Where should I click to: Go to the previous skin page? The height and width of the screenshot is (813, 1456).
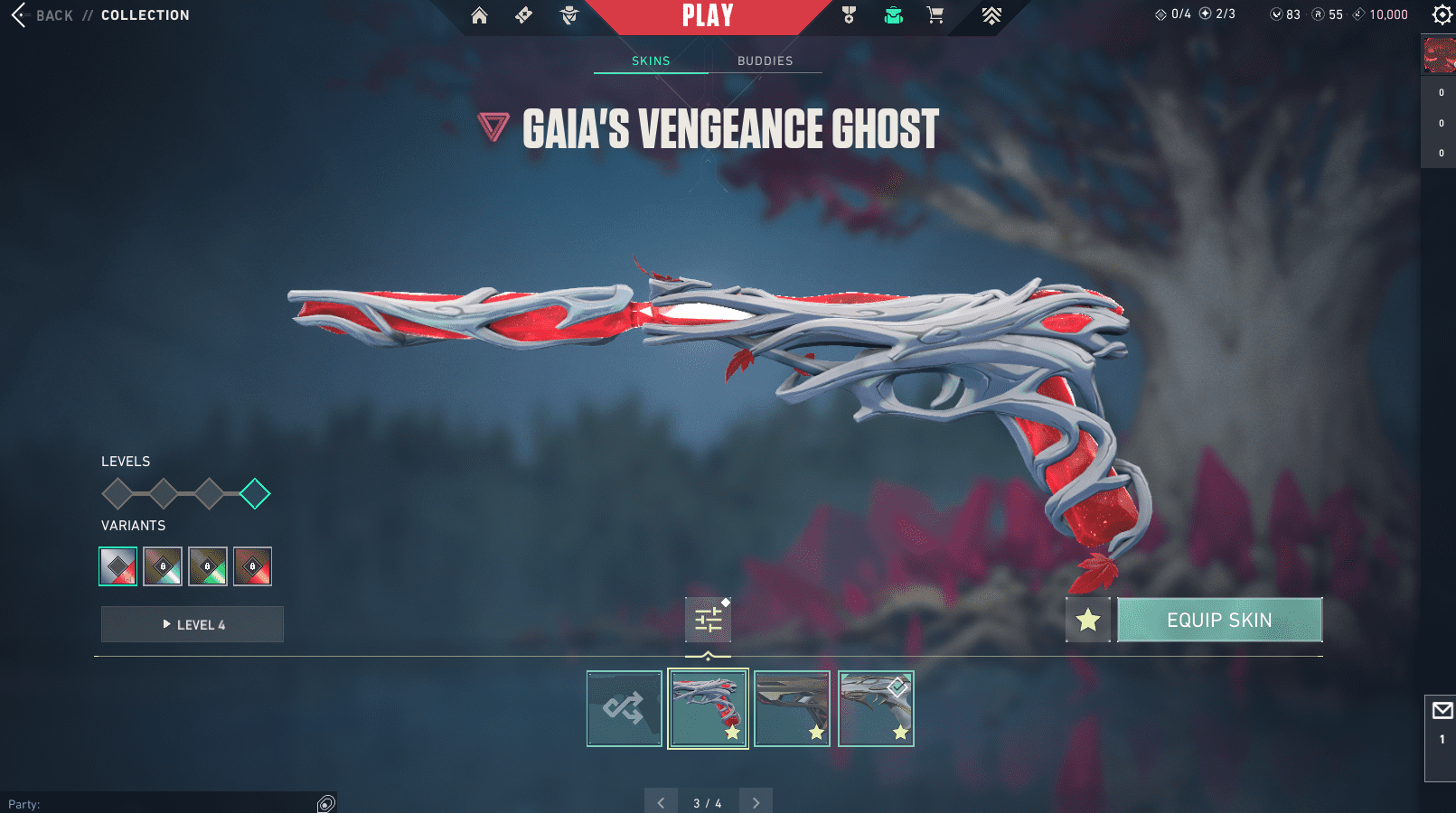(x=661, y=802)
